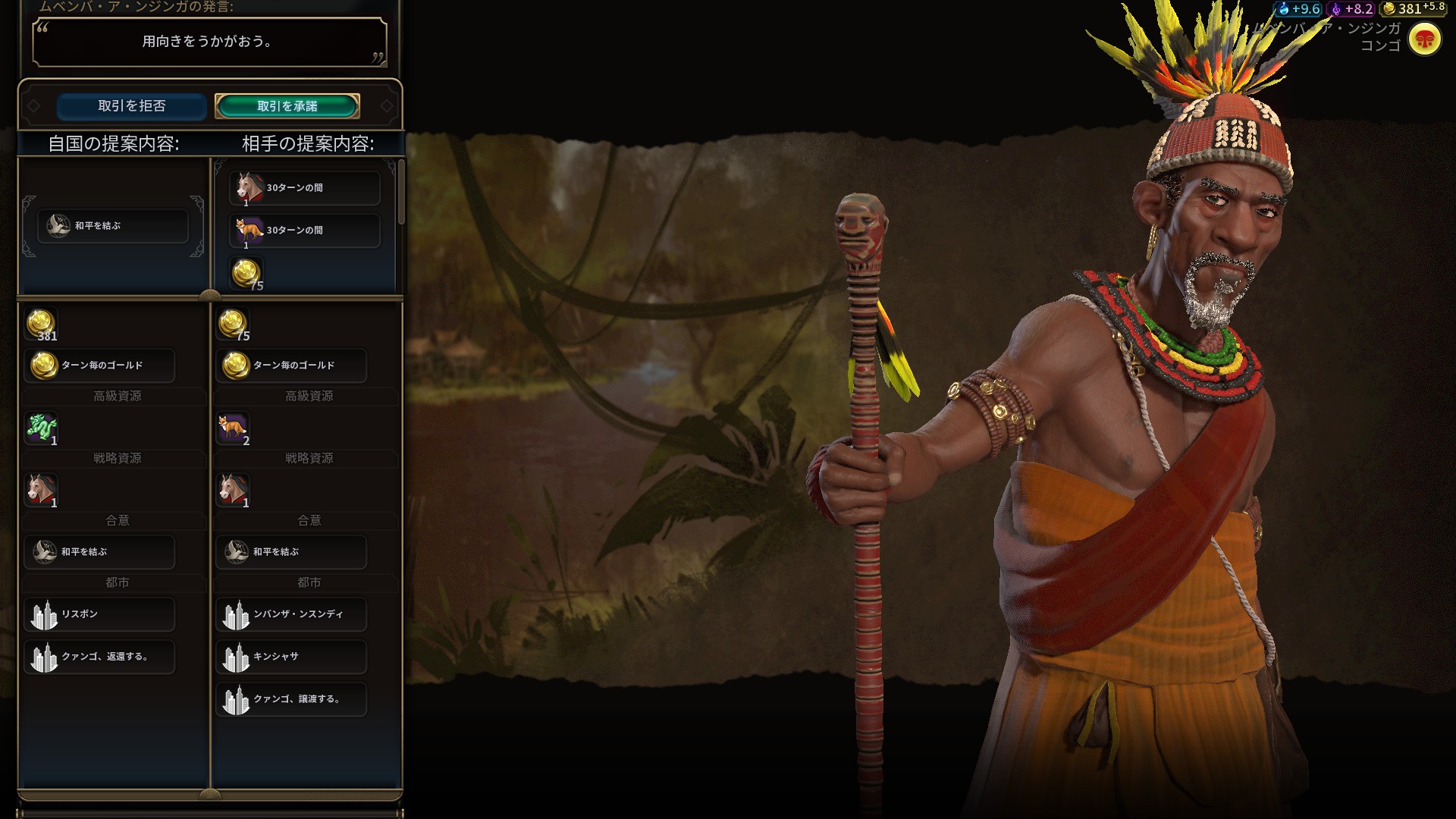Click the Kongo leader icon badge

tap(1424, 39)
